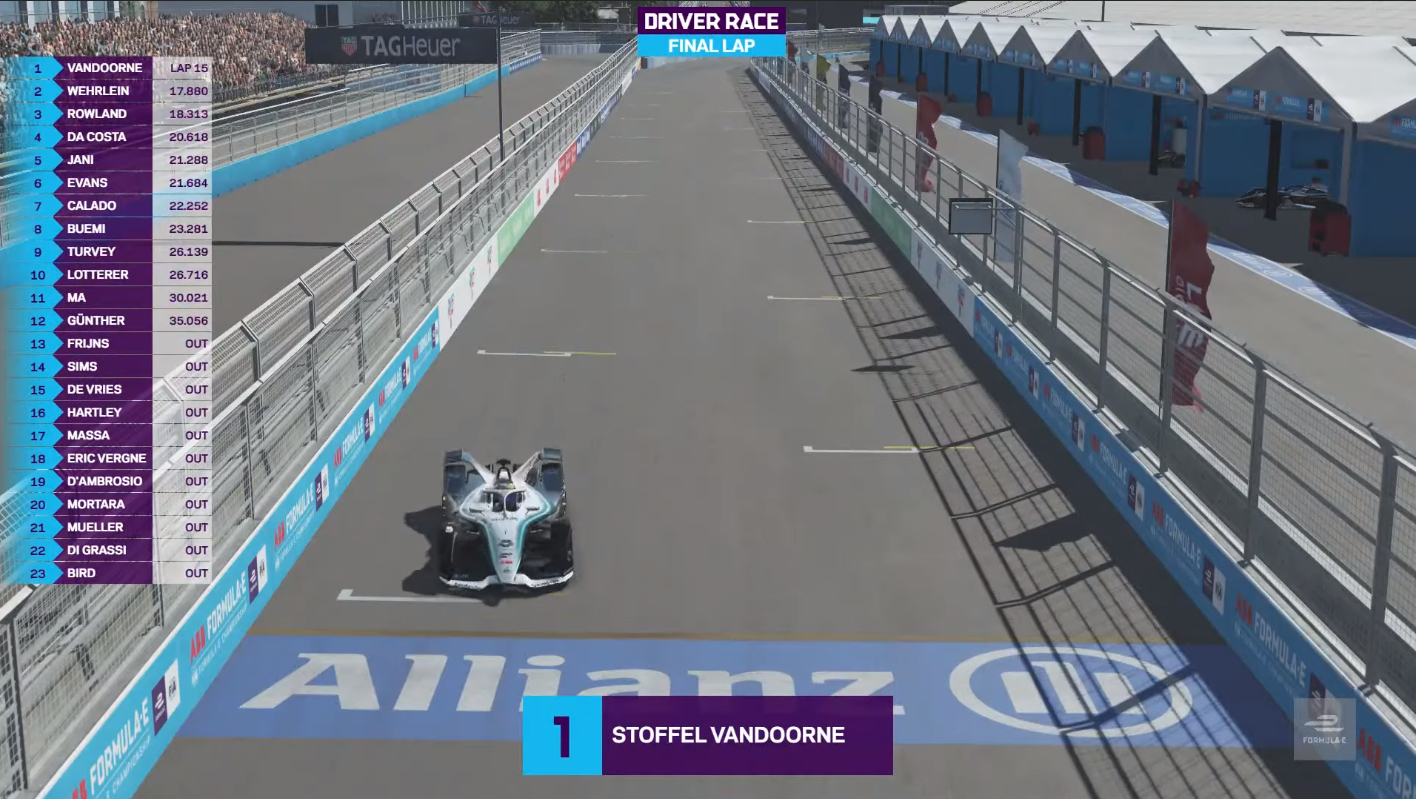Select Di Grassi from the timing tower

coord(108,551)
